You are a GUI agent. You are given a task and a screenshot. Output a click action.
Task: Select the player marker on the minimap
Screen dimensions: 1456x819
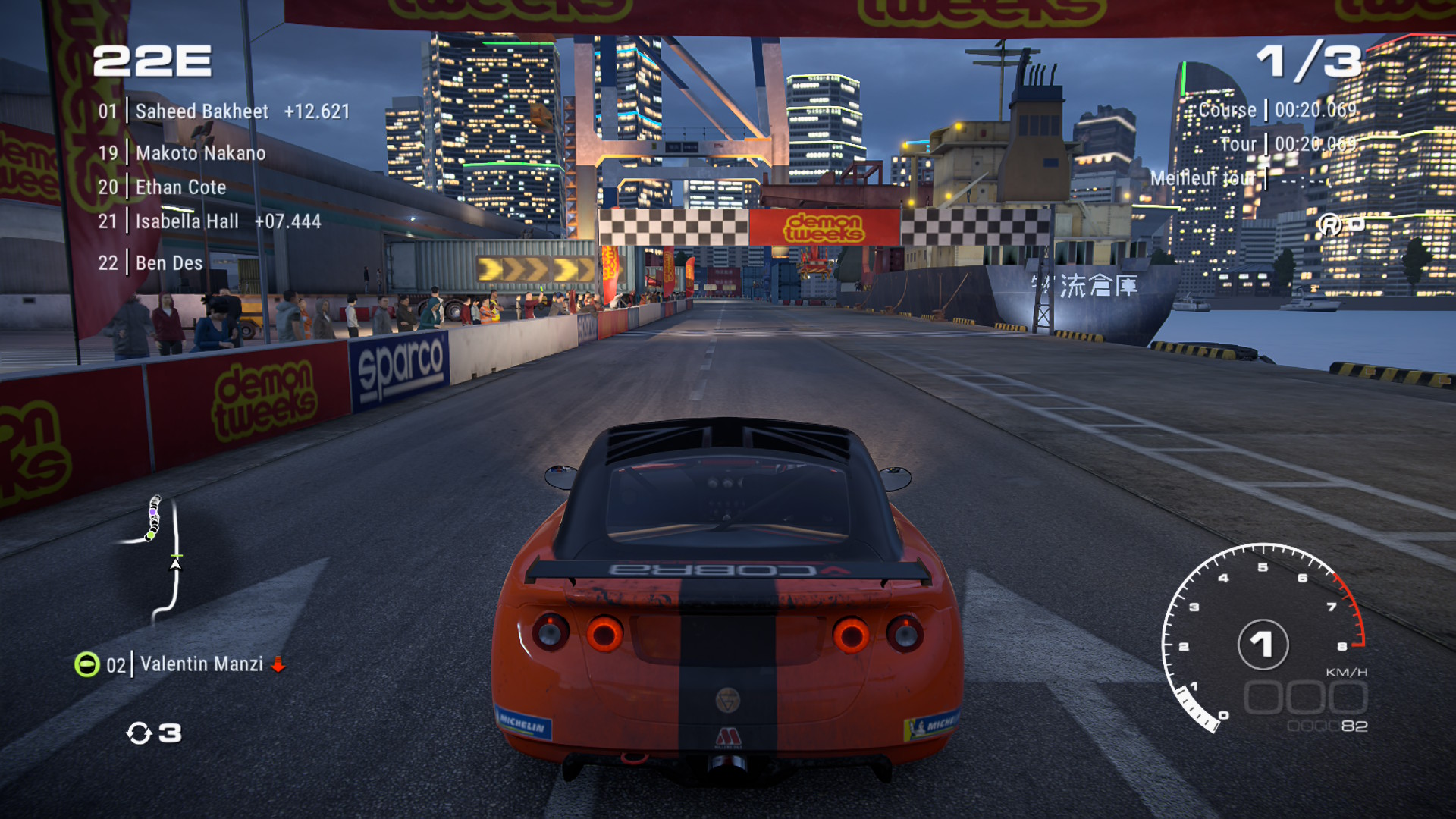(x=175, y=565)
